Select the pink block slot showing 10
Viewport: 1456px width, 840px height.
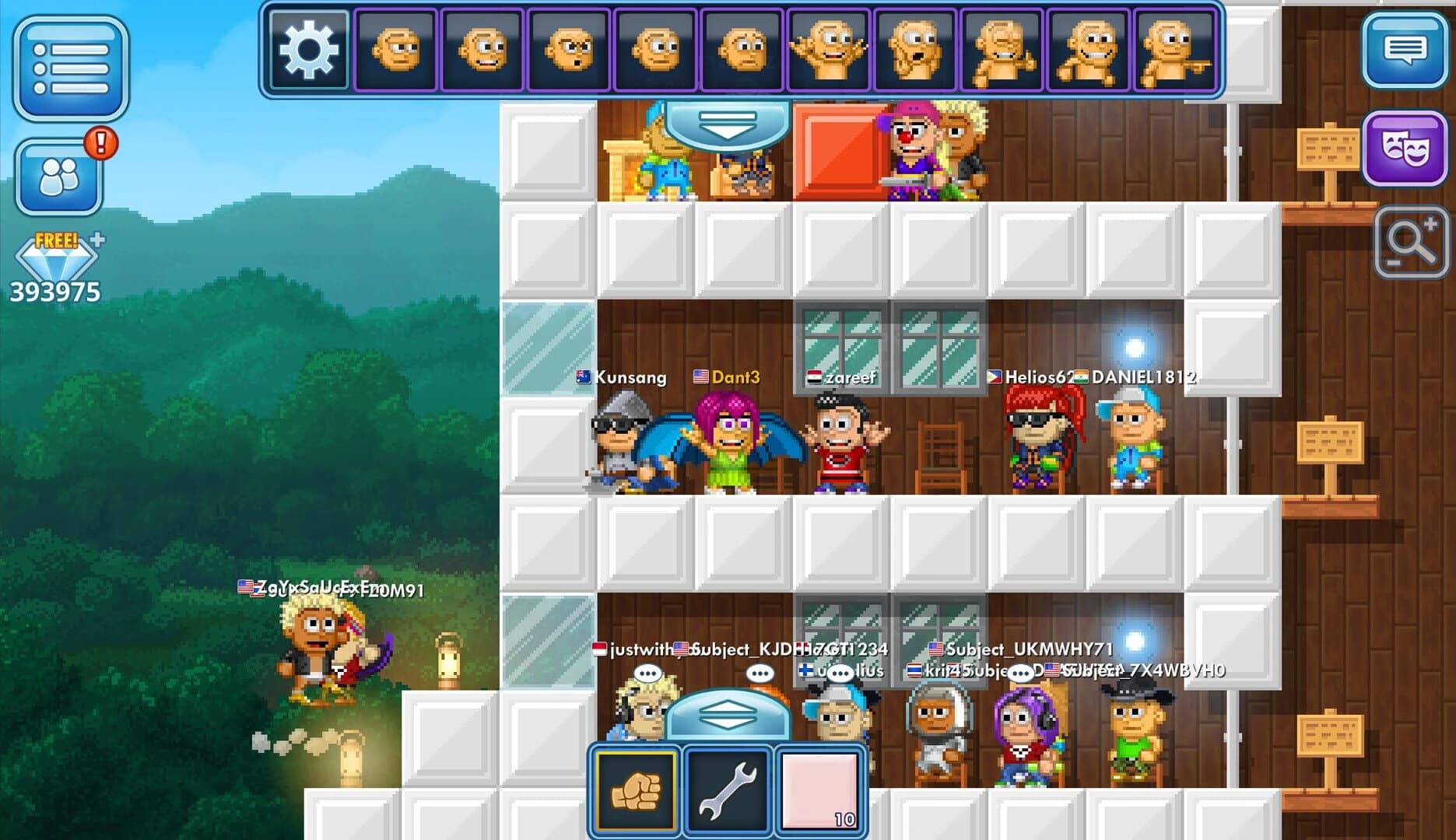pos(819,792)
